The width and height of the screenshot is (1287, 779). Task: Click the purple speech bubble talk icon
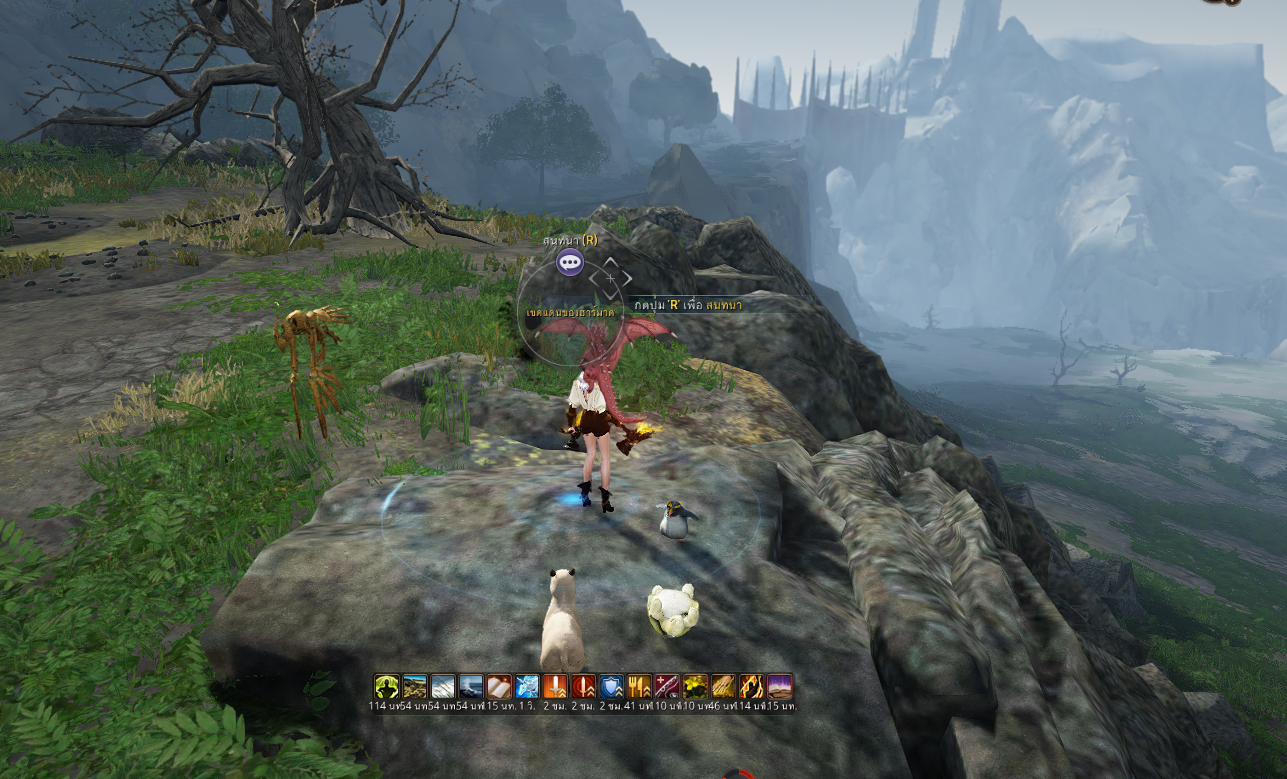tap(570, 263)
